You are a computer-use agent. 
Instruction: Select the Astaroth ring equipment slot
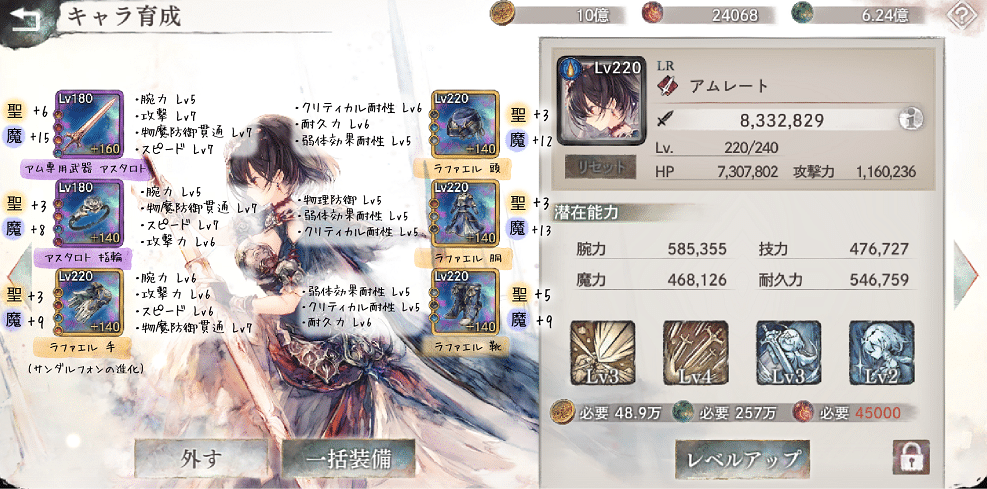point(90,214)
